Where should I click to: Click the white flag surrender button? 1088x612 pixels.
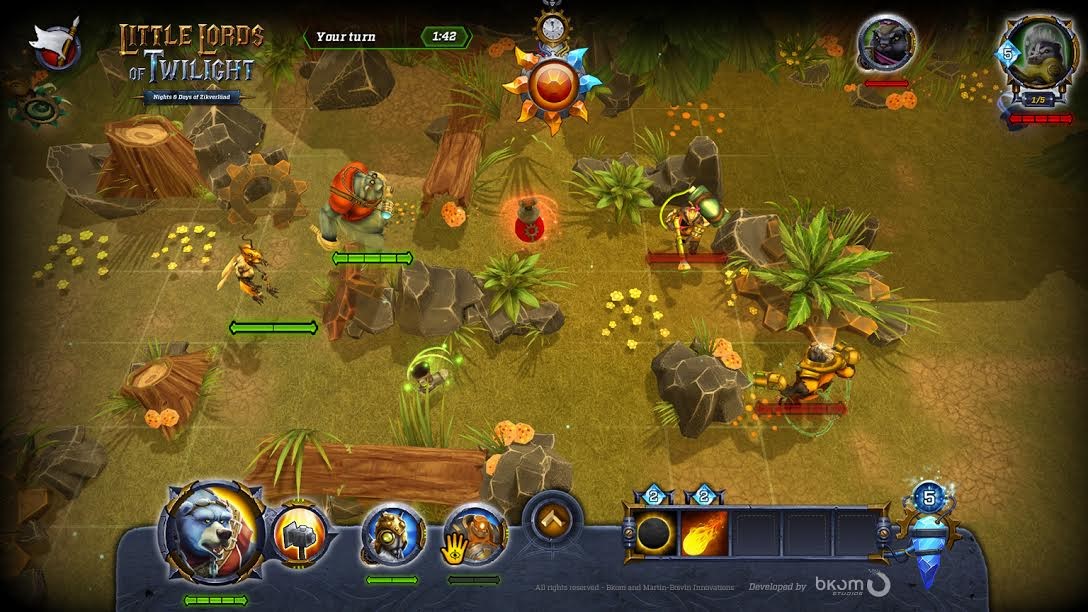(56, 45)
